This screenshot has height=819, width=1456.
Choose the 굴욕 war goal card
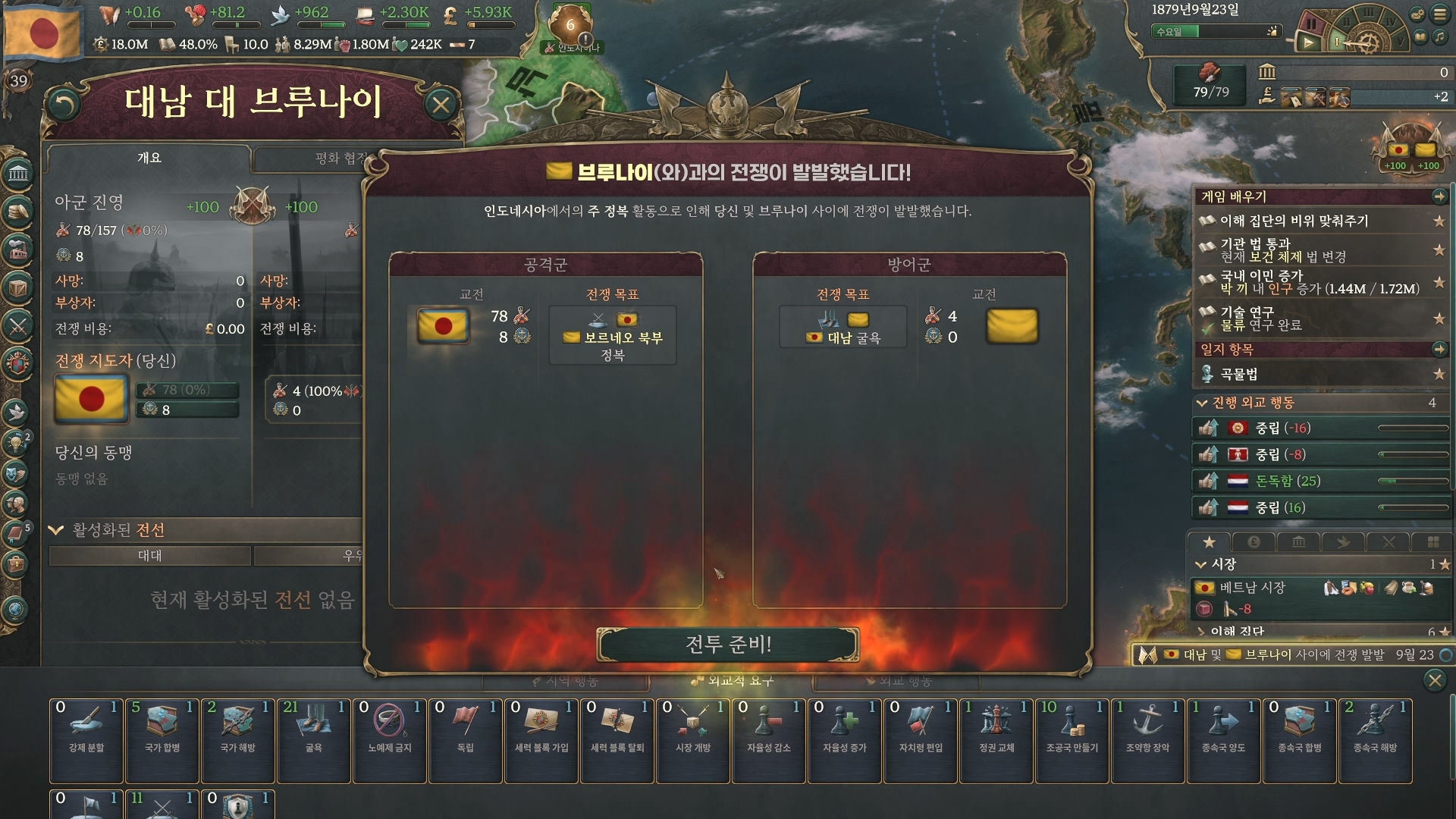(x=313, y=739)
